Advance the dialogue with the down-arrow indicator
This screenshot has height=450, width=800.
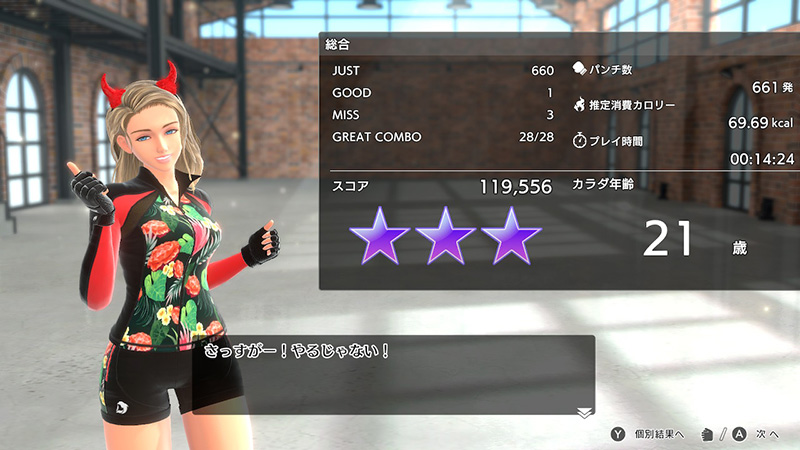[585, 411]
